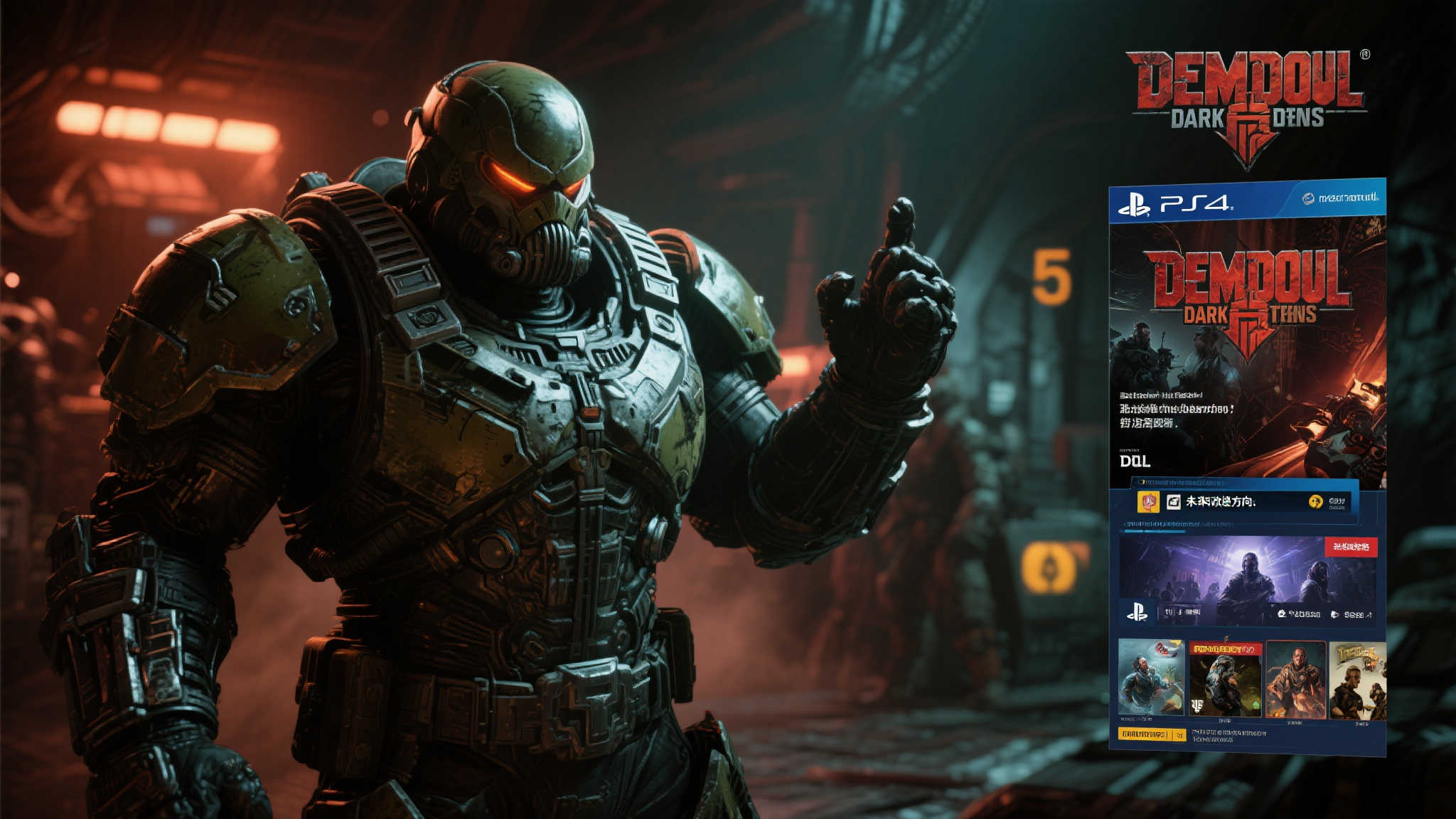Open the Demdoul game cover artwork

coord(1248,348)
